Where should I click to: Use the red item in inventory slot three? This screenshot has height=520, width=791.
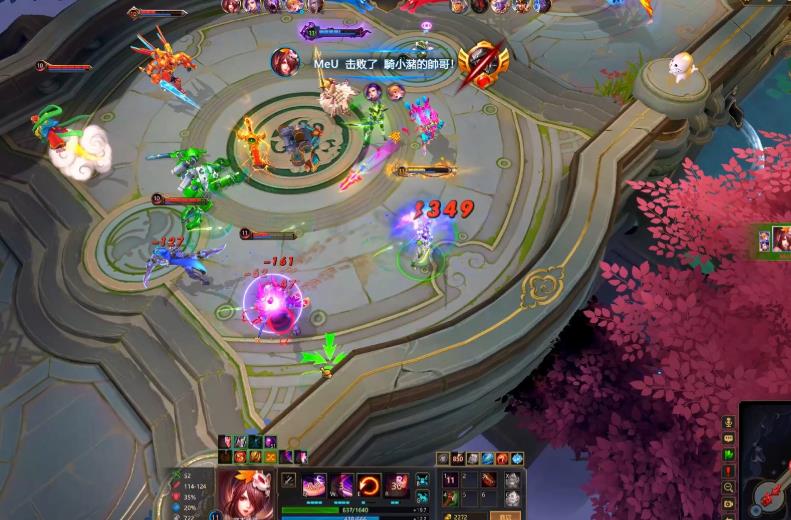pos(491,480)
